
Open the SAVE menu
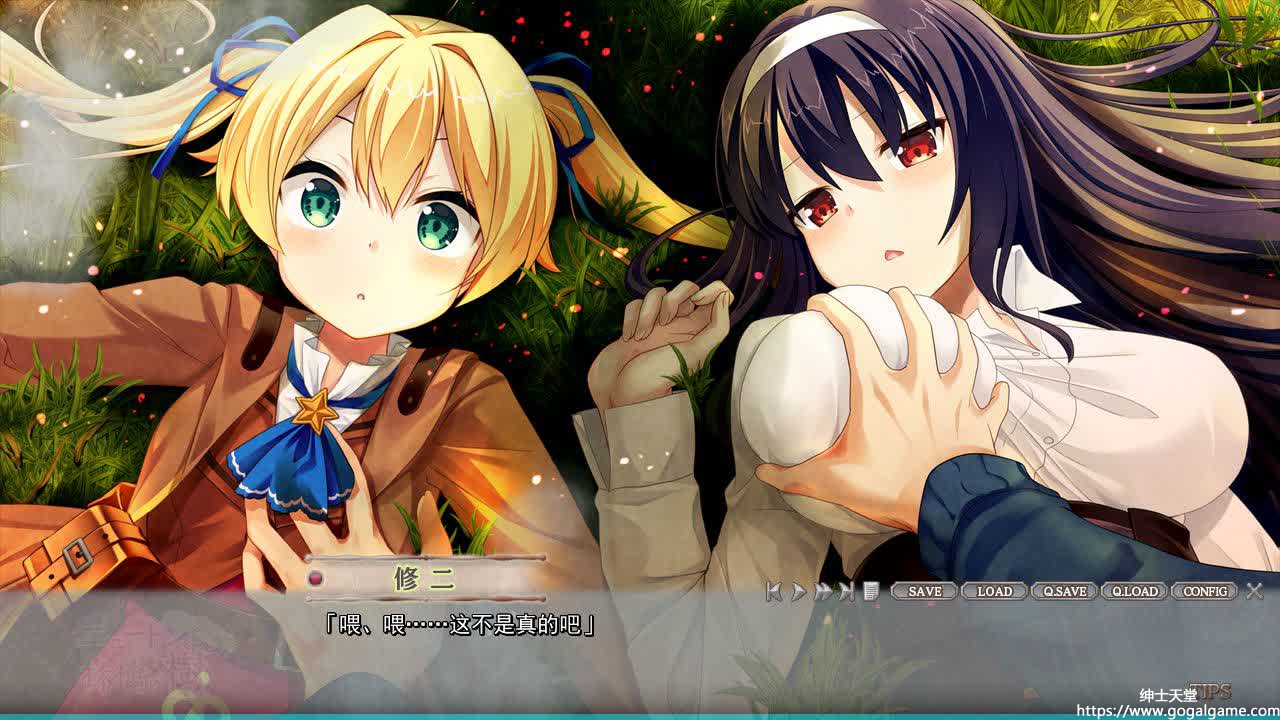pos(924,591)
